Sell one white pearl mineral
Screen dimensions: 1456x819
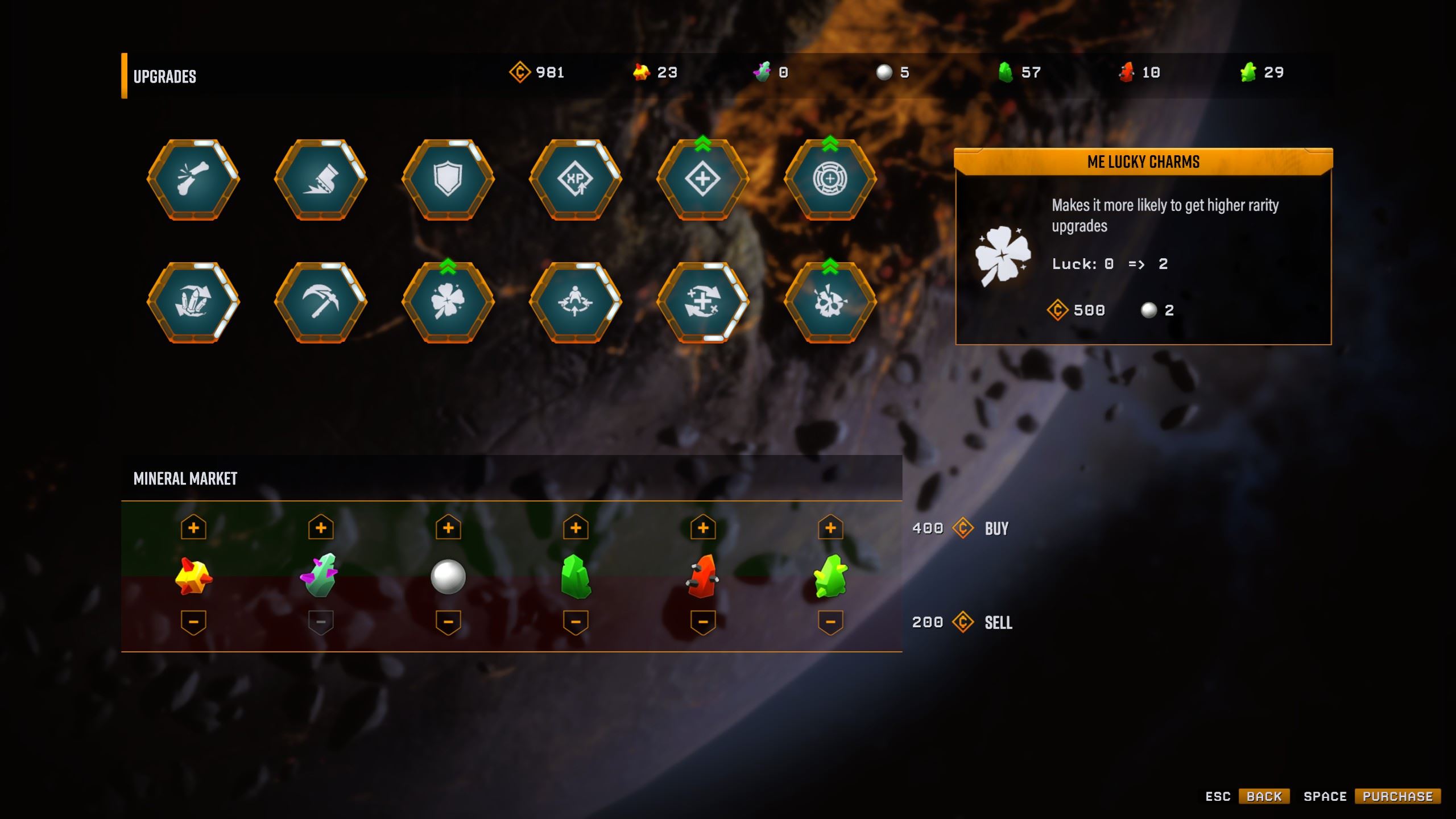click(448, 622)
